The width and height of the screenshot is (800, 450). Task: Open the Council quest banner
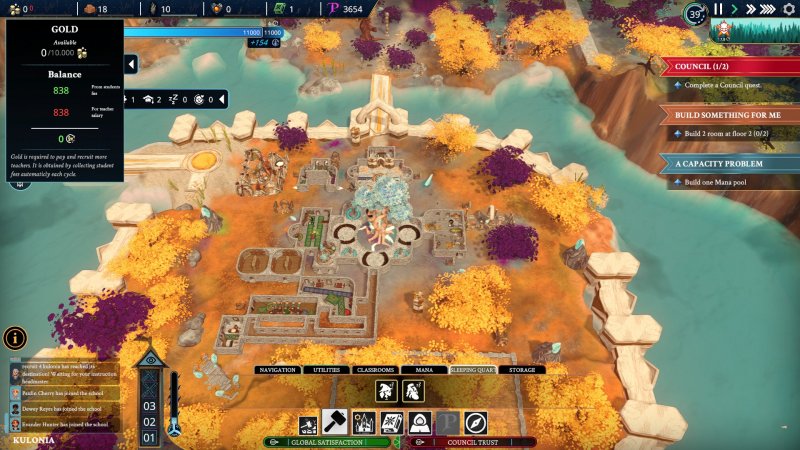[730, 67]
